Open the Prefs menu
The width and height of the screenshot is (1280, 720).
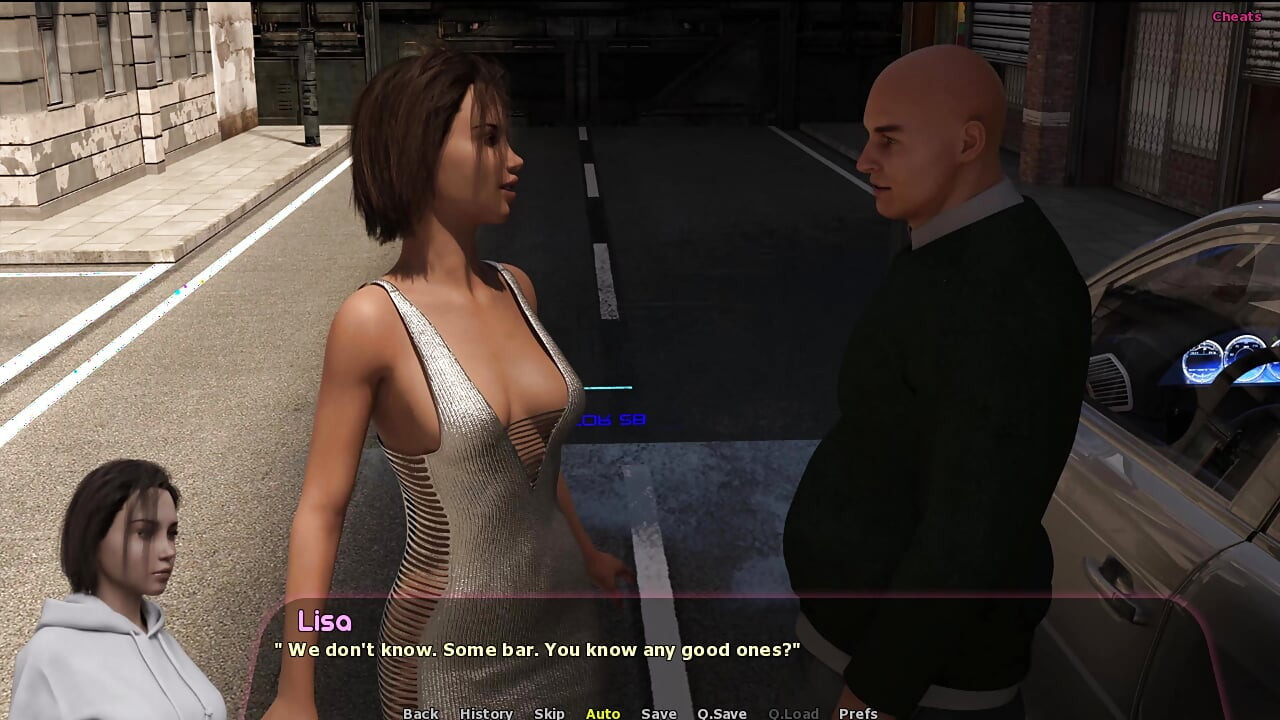pyautogui.click(x=858, y=713)
